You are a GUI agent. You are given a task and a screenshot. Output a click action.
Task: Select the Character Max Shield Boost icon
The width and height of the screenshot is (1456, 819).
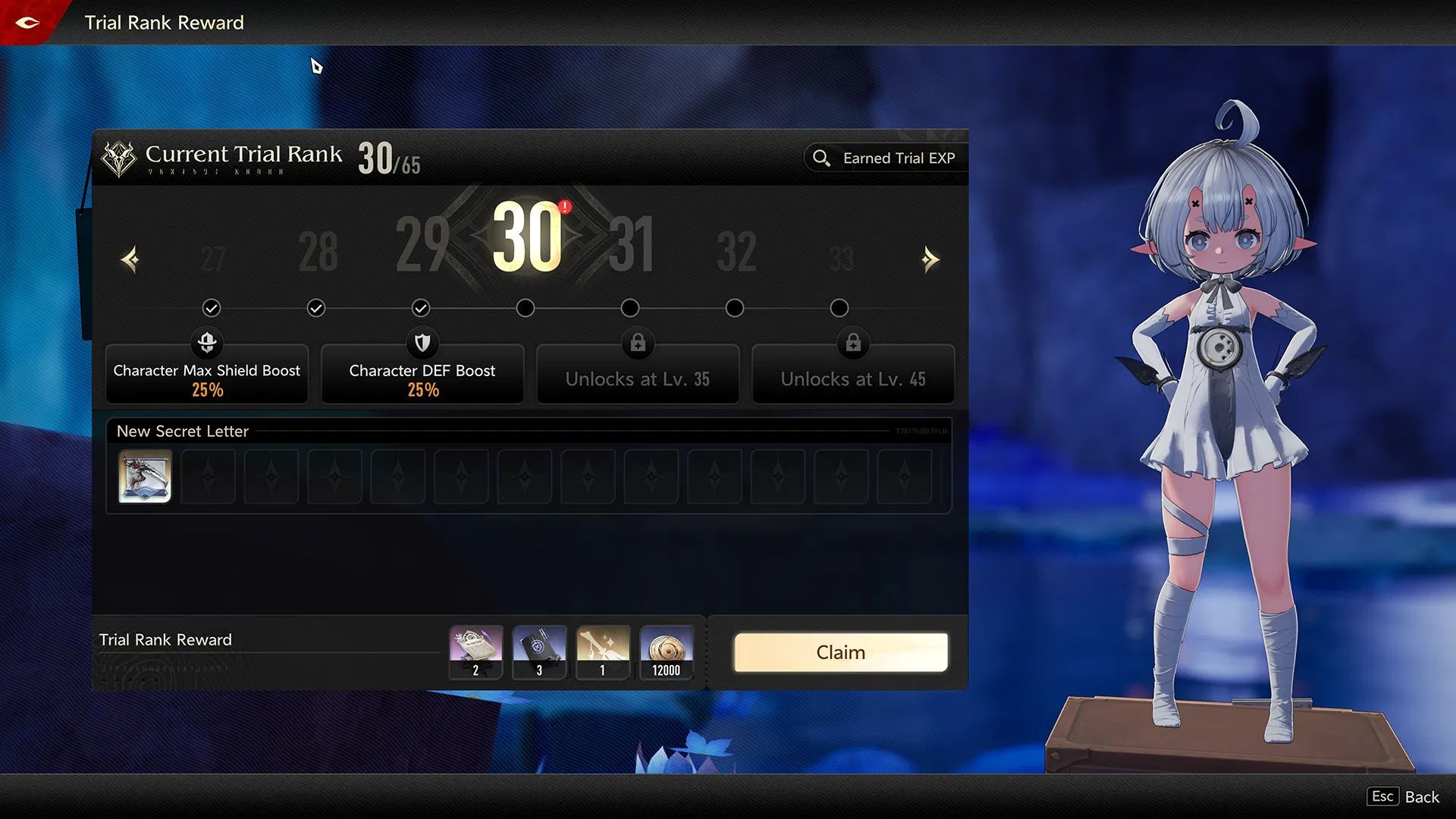point(206,344)
